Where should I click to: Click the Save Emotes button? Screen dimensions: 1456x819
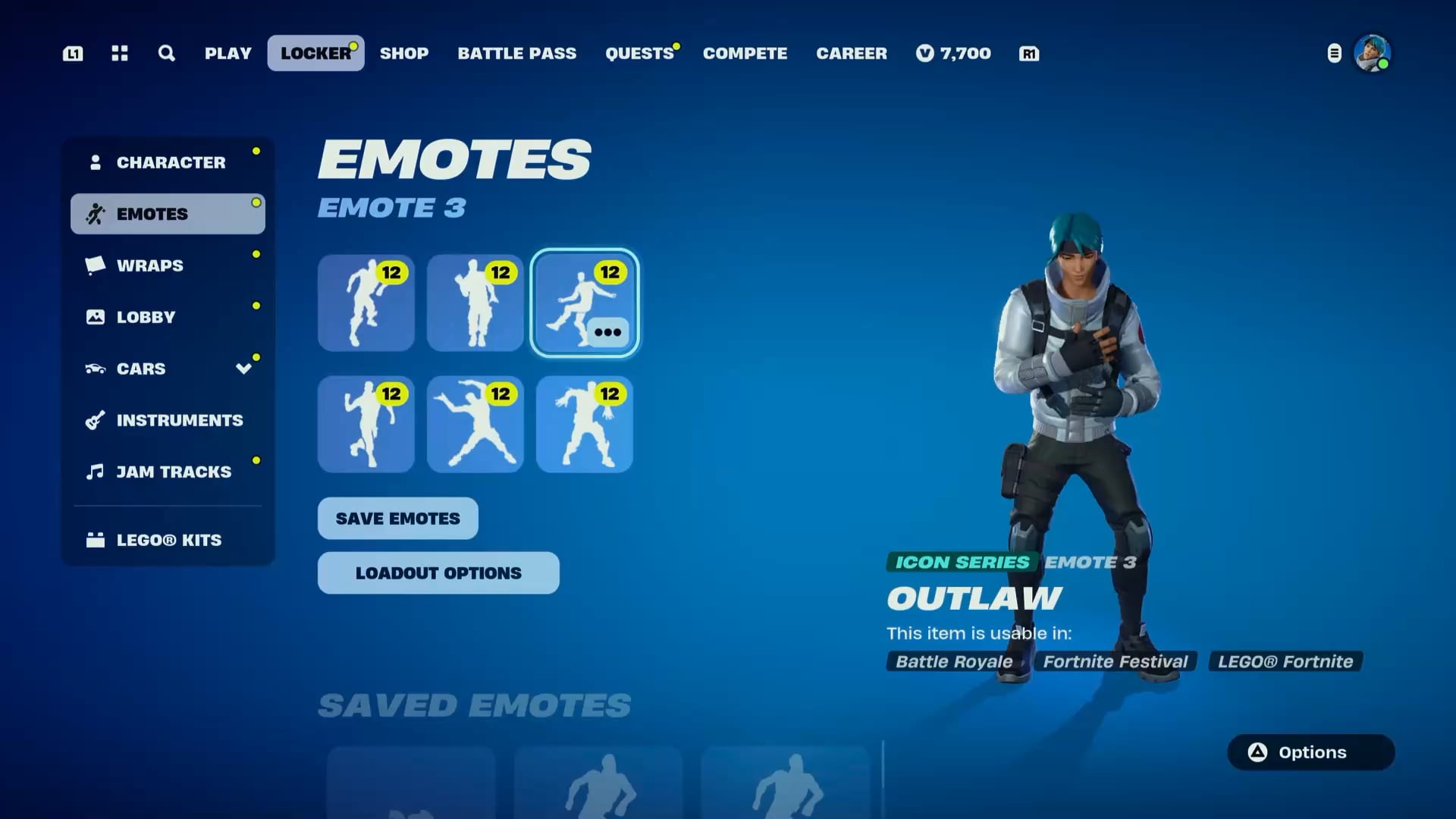(x=397, y=518)
